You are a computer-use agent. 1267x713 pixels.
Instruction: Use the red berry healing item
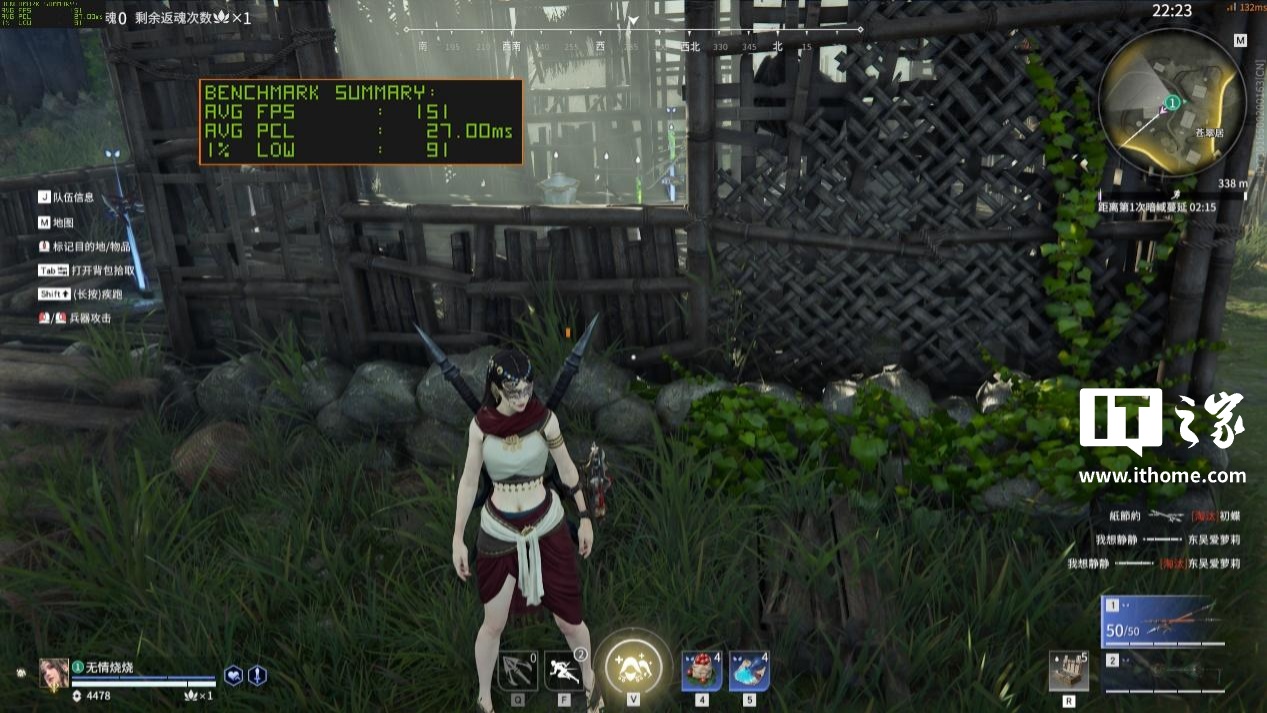(702, 670)
